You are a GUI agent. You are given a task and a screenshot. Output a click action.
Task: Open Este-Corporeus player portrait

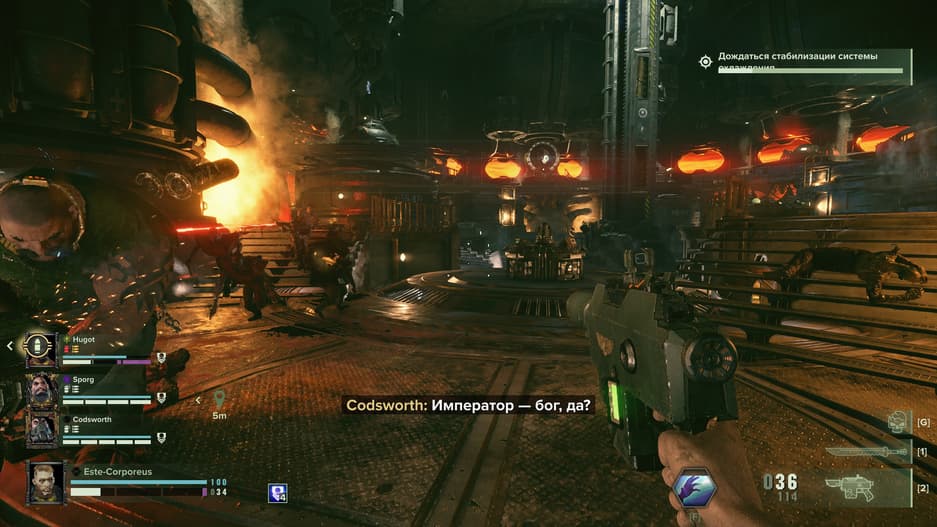coord(46,480)
